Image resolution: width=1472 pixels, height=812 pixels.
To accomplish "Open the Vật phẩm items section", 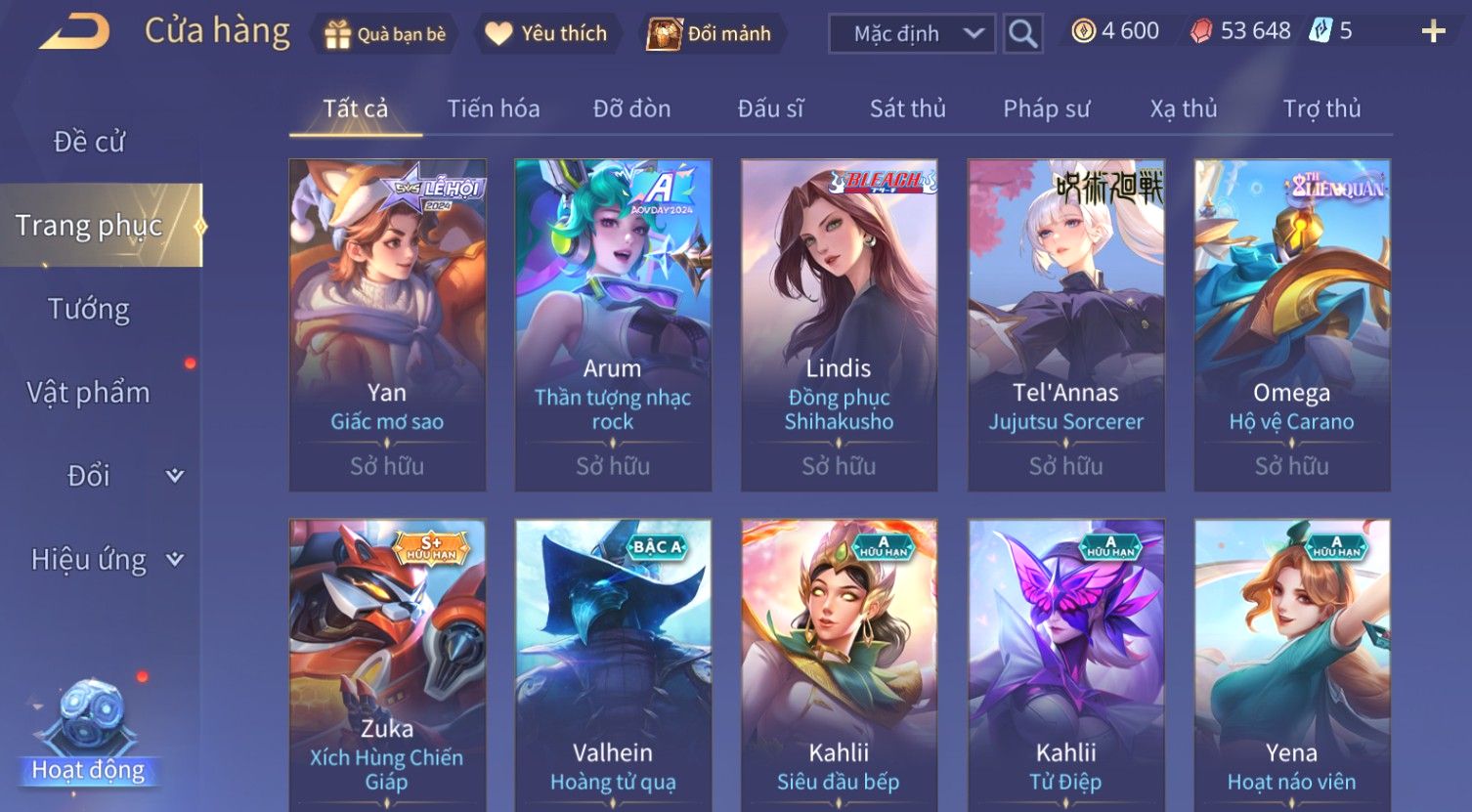I will (x=89, y=393).
